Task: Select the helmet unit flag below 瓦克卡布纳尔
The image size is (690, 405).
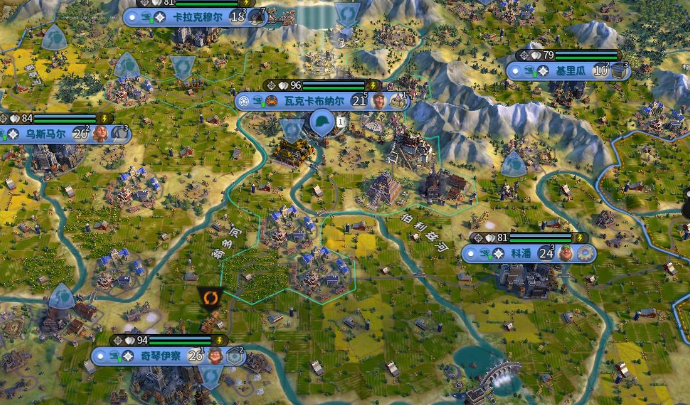Action: 322,123
